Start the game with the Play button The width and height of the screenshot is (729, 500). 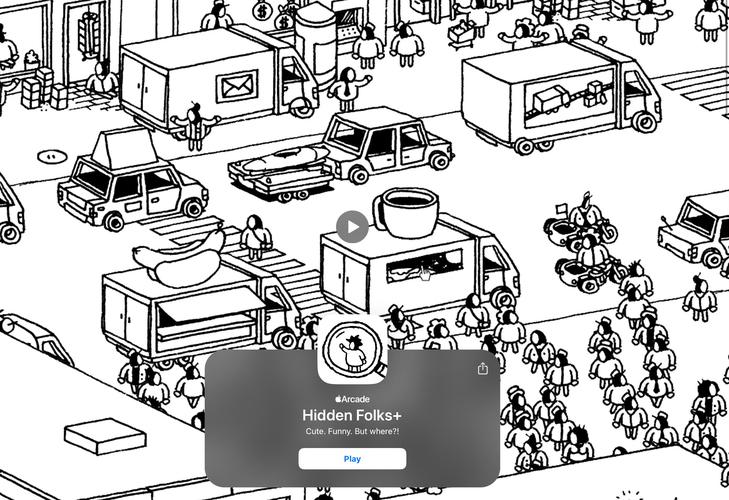tap(352, 459)
